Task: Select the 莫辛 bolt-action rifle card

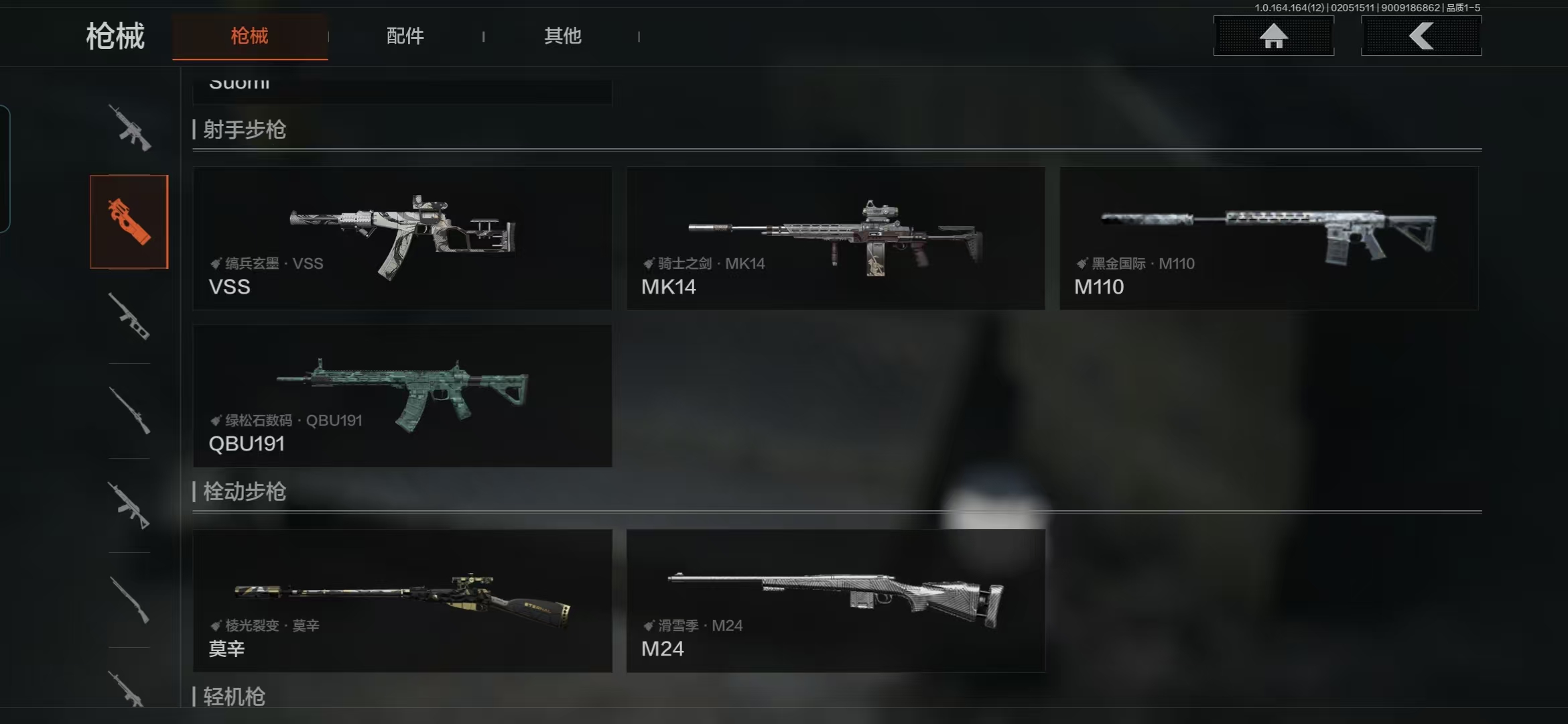Action: click(402, 601)
